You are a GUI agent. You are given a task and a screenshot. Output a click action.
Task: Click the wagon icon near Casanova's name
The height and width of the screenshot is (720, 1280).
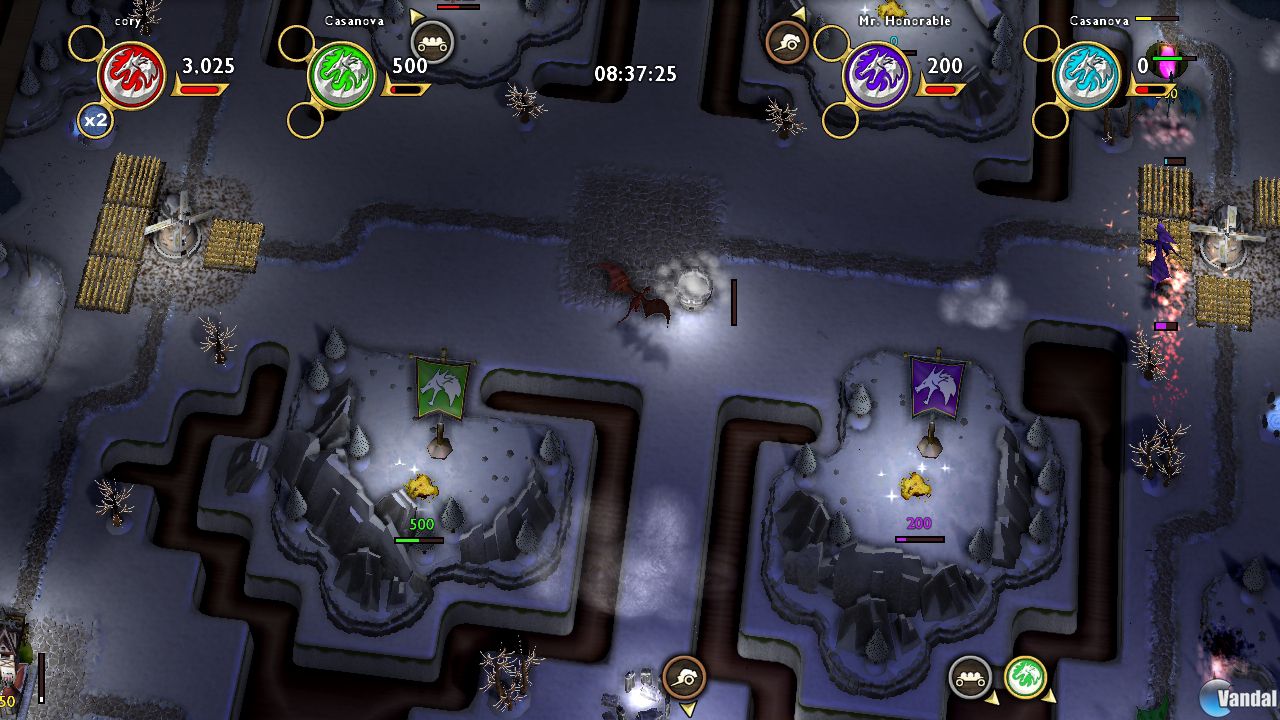[433, 42]
